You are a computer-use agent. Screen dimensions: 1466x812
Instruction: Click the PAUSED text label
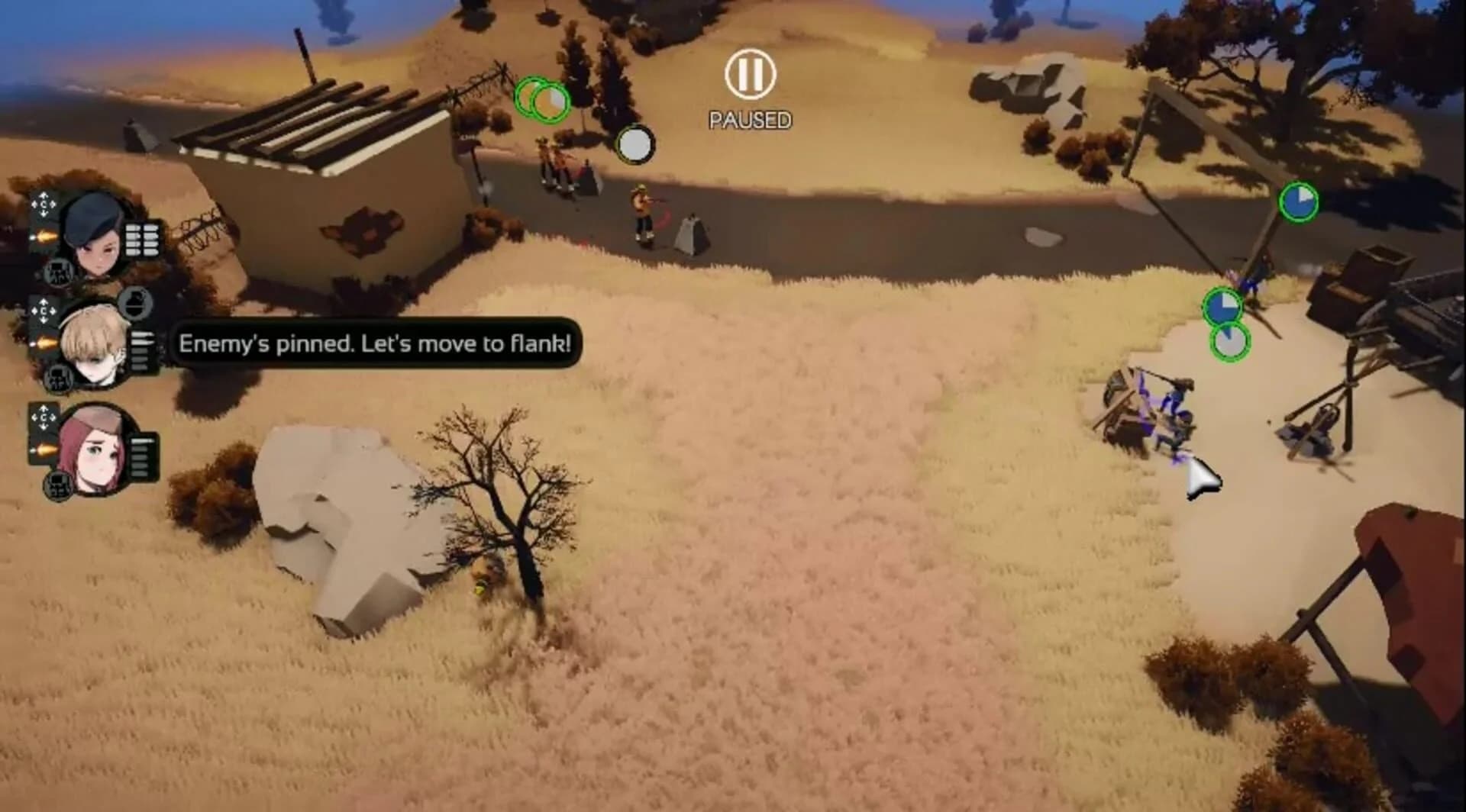(x=750, y=120)
